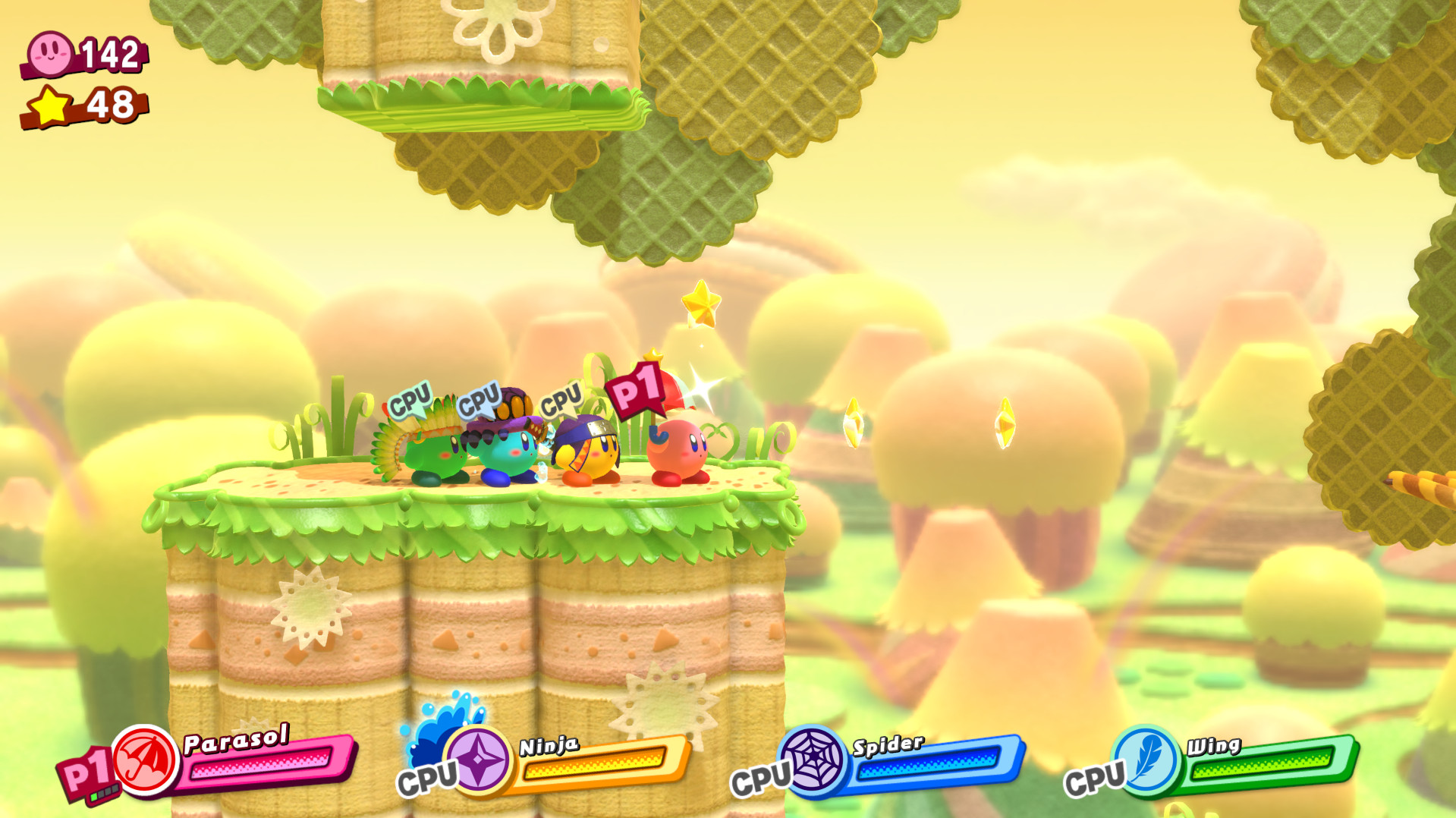Click the Ninja name label
Image resolution: width=1456 pixels, height=818 pixels.
click(x=548, y=747)
